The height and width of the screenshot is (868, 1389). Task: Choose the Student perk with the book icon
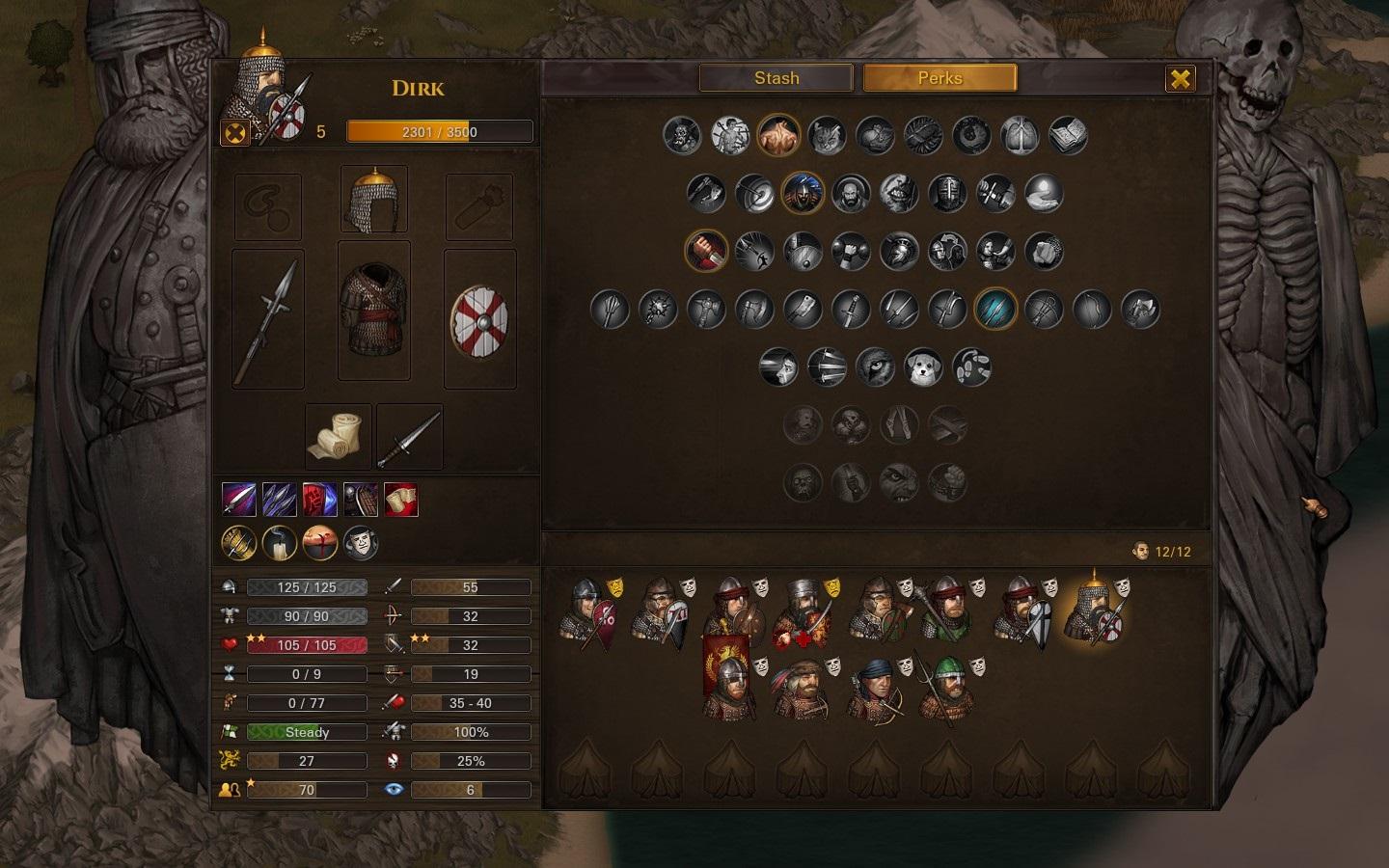coord(1068,136)
